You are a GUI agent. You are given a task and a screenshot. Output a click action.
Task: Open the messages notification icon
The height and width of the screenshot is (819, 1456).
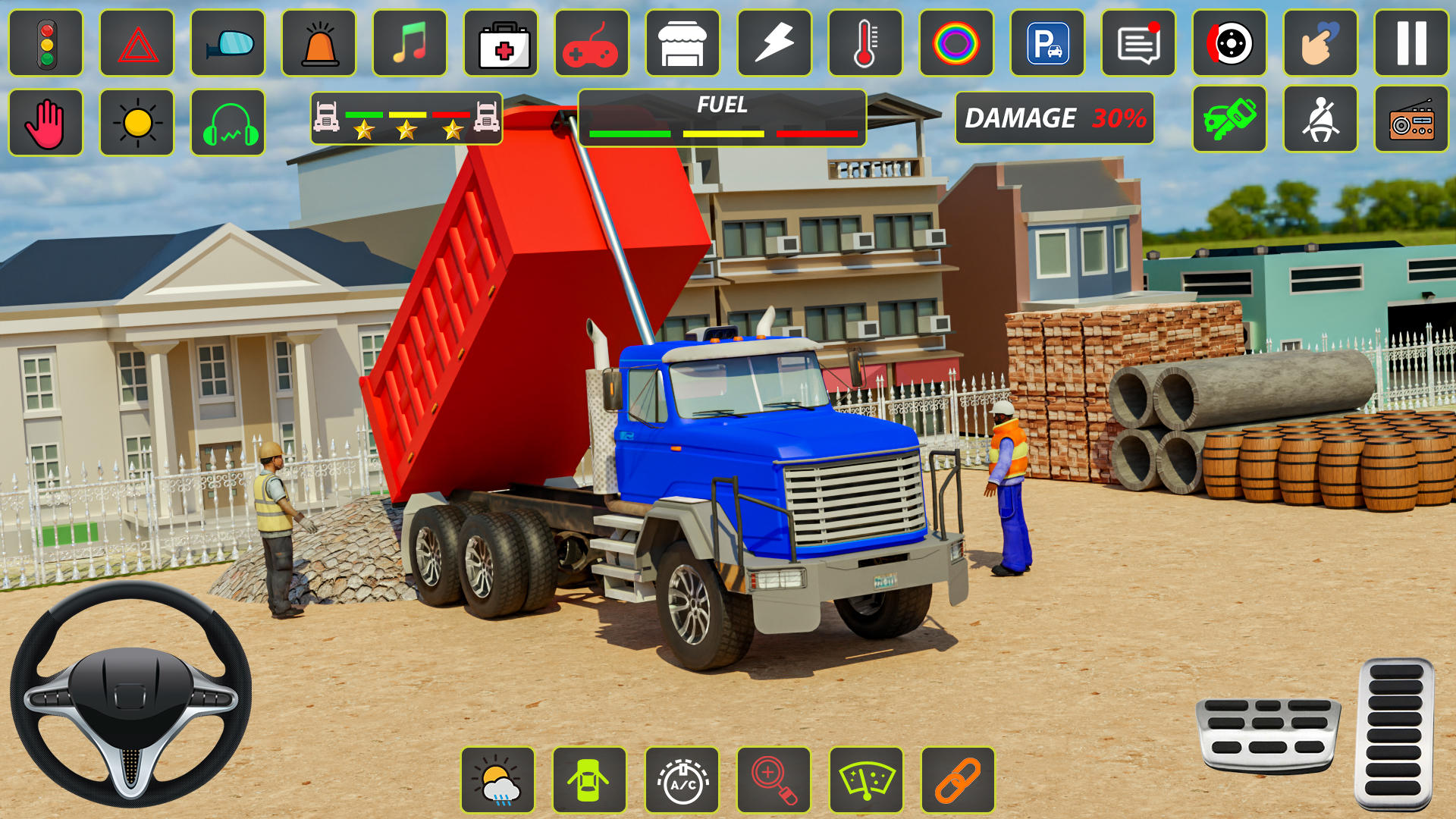pos(1138,43)
